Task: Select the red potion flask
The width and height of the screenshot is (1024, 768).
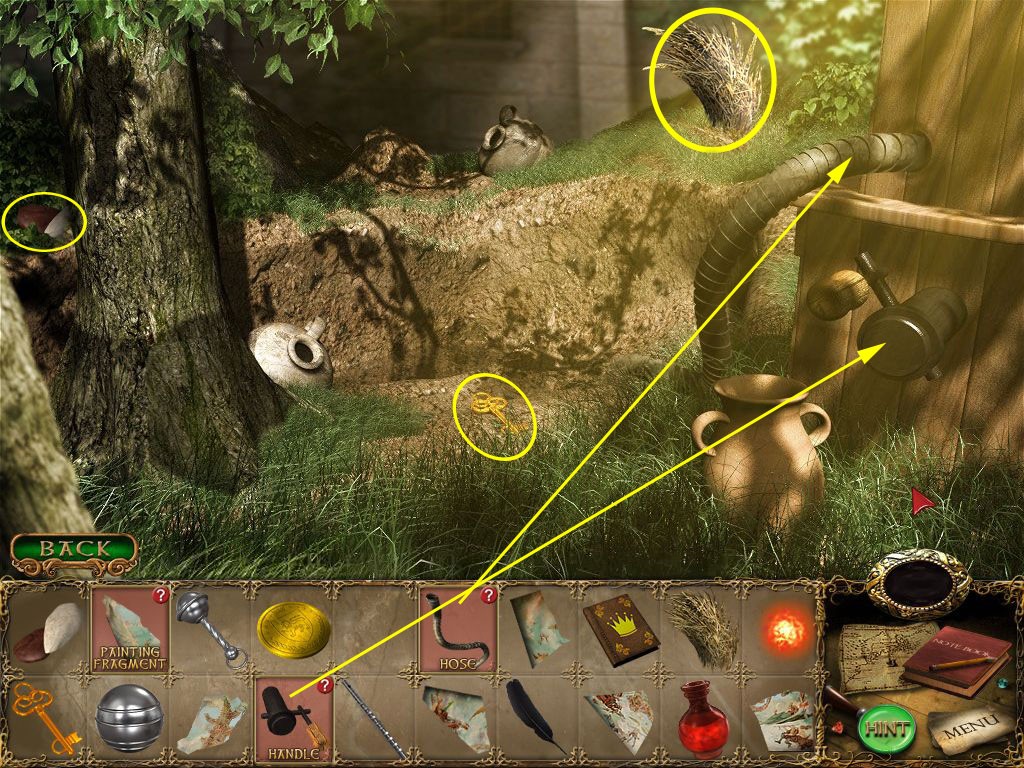Action: click(x=702, y=718)
